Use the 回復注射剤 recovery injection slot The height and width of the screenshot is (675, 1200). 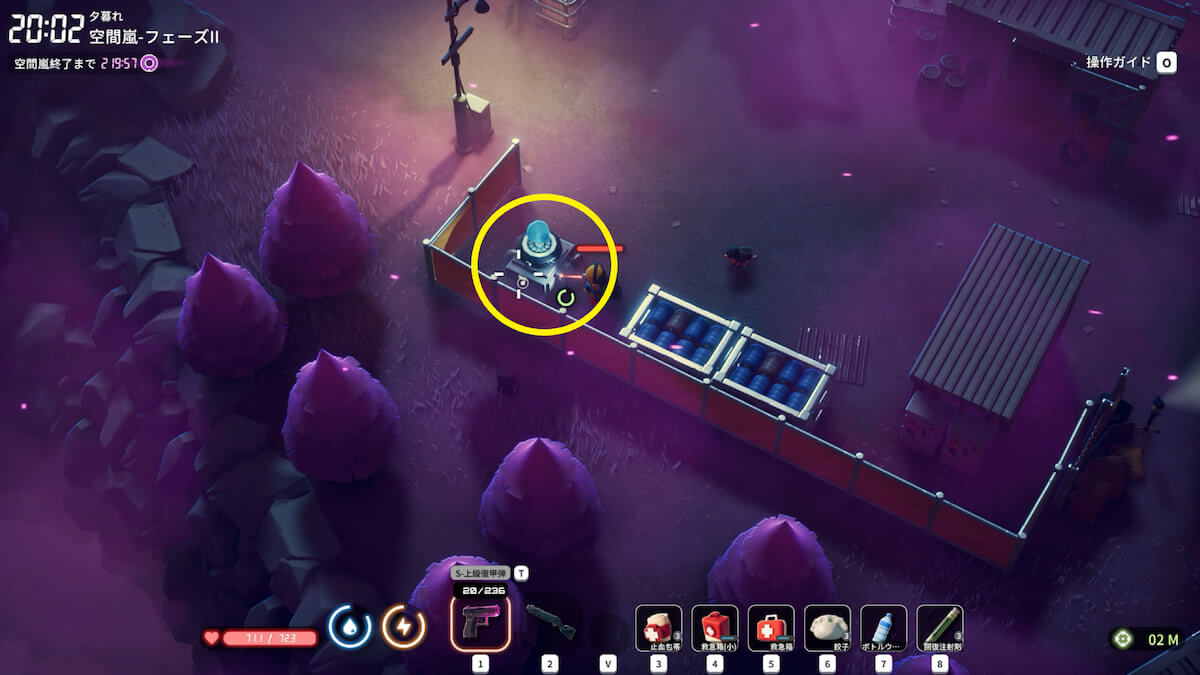coord(939,628)
